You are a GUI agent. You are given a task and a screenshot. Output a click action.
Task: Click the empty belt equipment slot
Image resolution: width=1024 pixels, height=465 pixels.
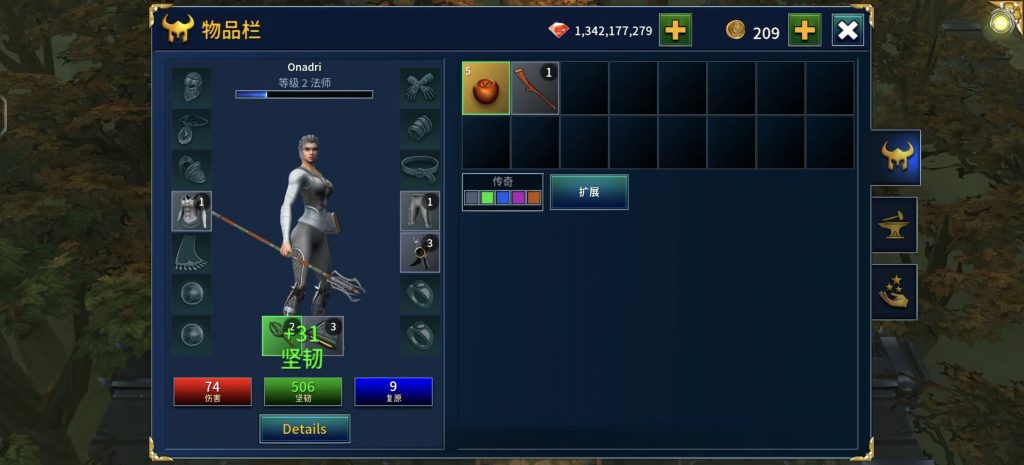coord(420,169)
